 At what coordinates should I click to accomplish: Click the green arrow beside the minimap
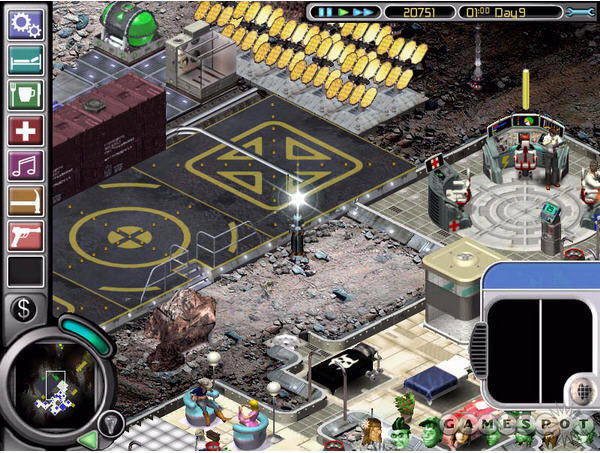point(89,438)
